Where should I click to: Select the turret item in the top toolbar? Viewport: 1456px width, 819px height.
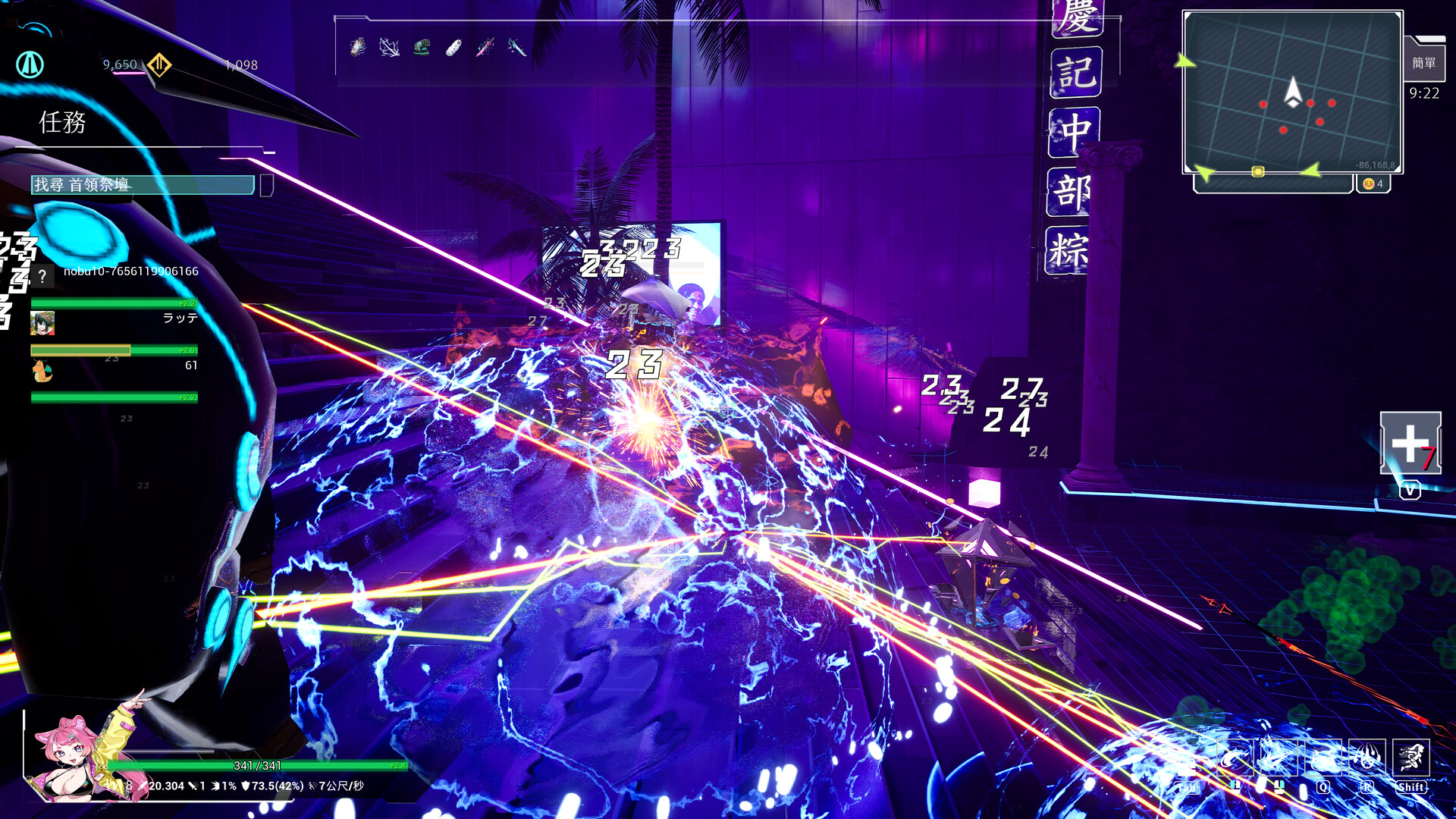(422, 45)
